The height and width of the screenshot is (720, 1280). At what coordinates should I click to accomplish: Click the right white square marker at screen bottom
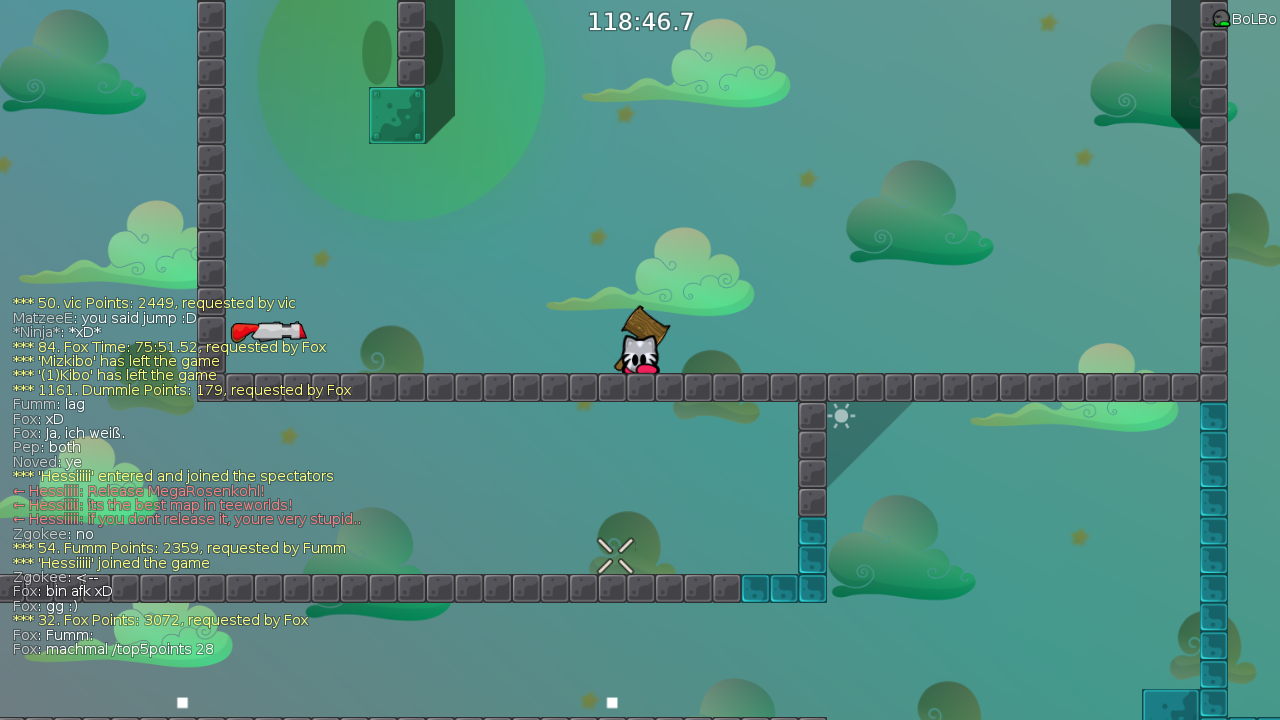click(x=611, y=702)
